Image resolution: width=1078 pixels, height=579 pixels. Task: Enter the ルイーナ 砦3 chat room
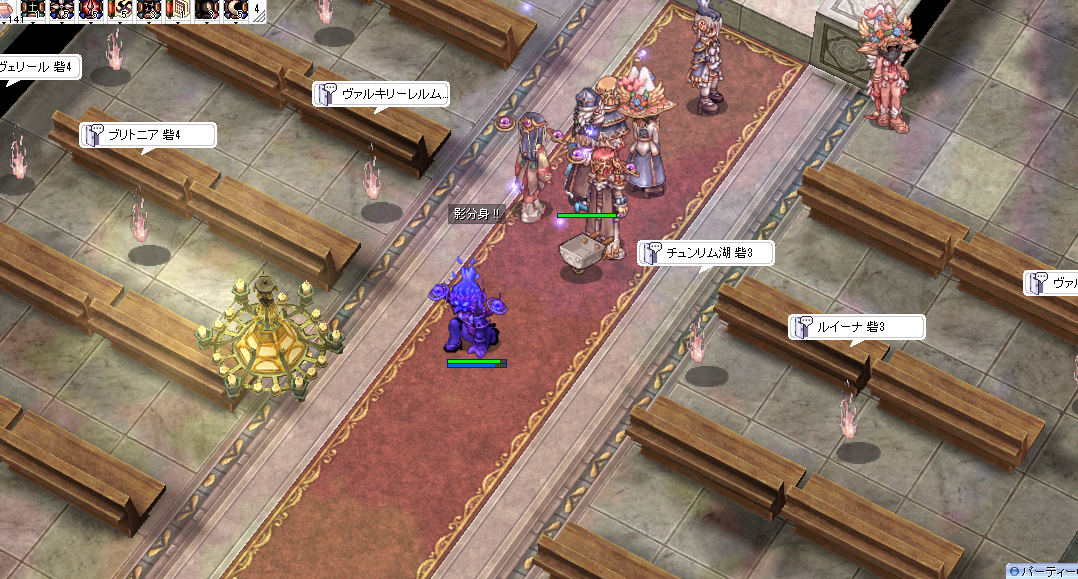pos(856,327)
